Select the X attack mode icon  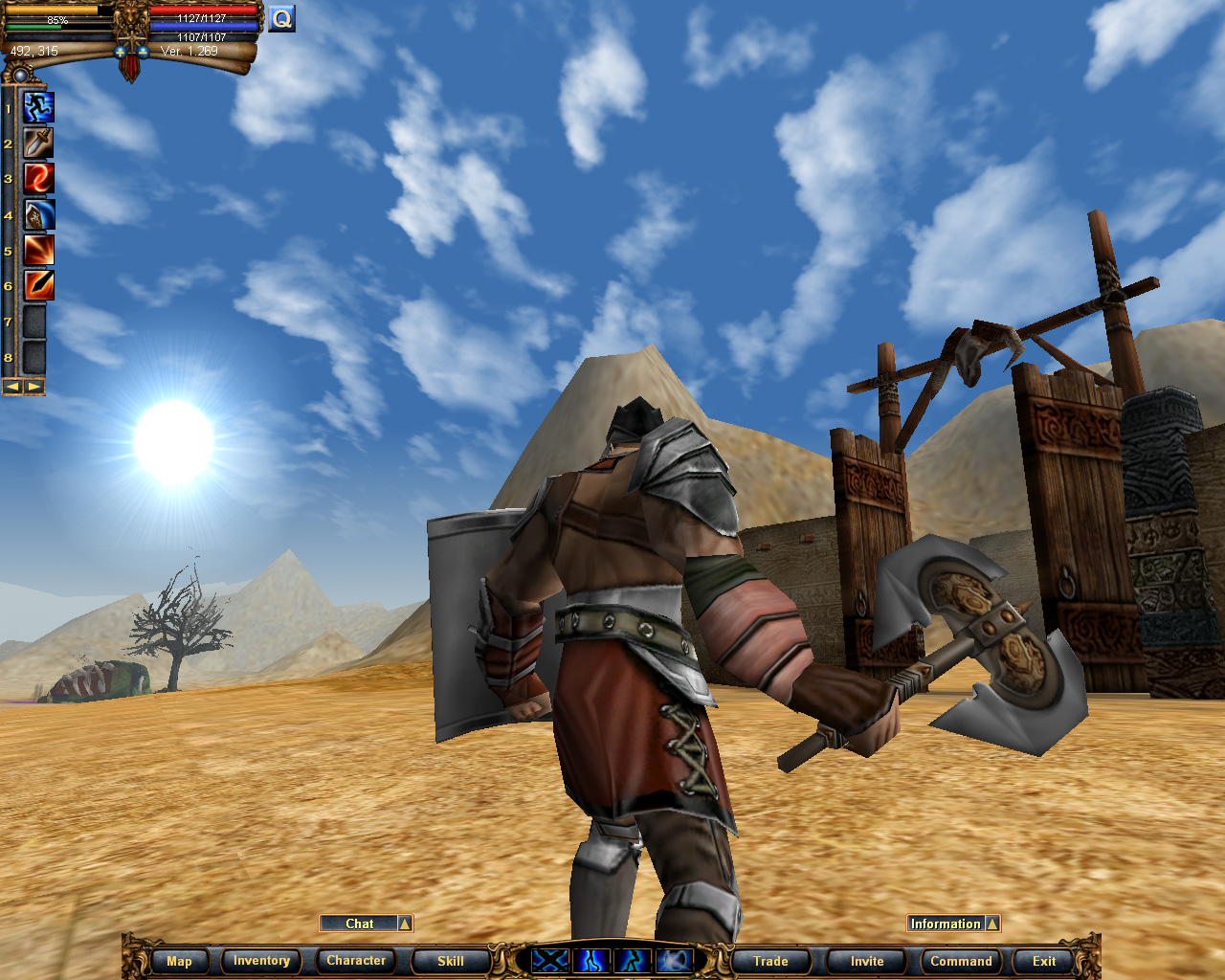(x=550, y=961)
